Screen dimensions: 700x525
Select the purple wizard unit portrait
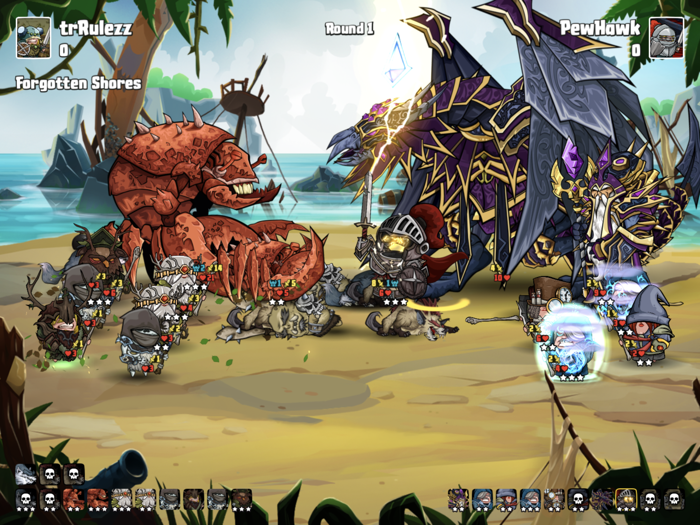[458, 497]
